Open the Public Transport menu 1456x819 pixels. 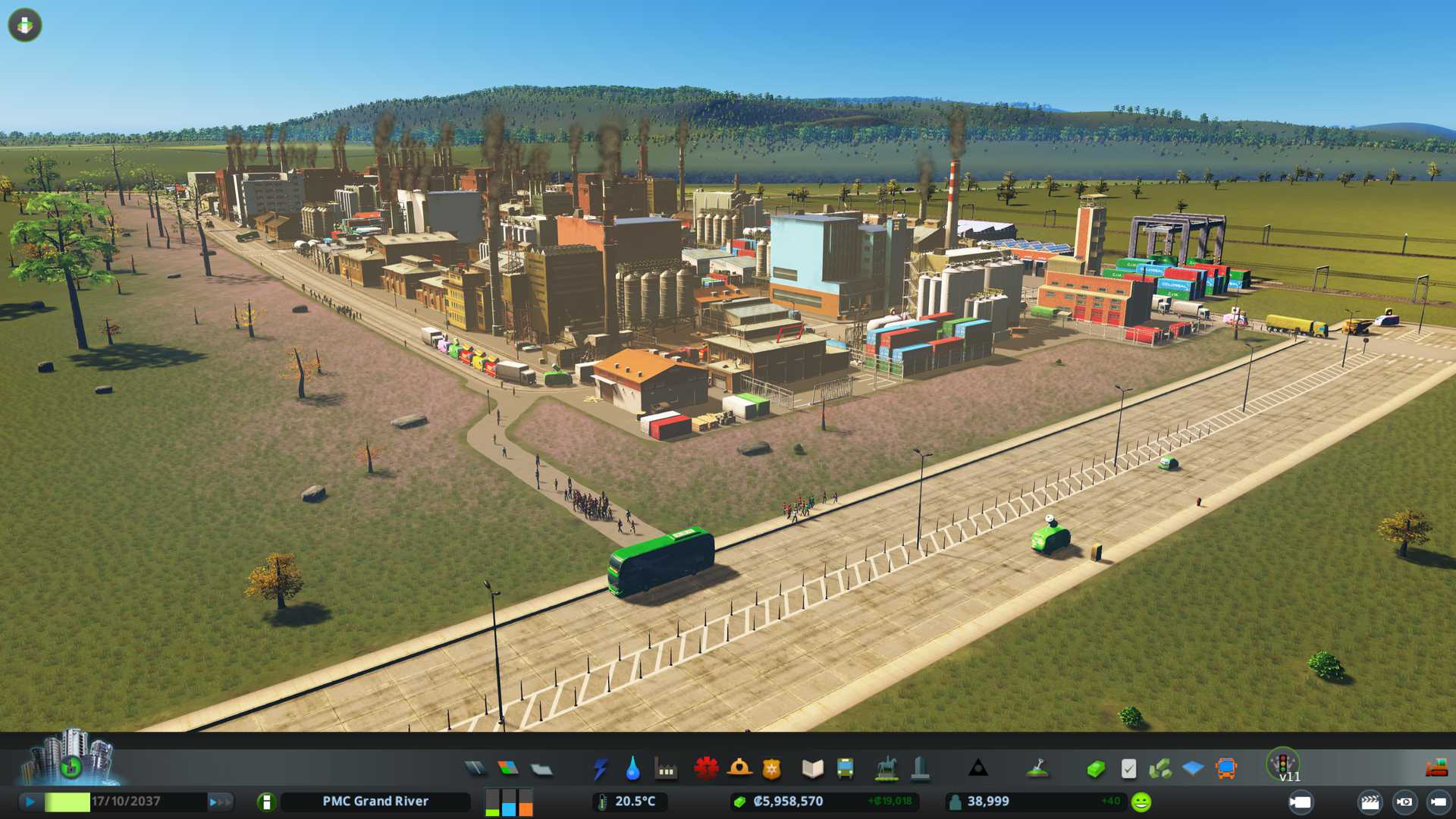(x=845, y=769)
